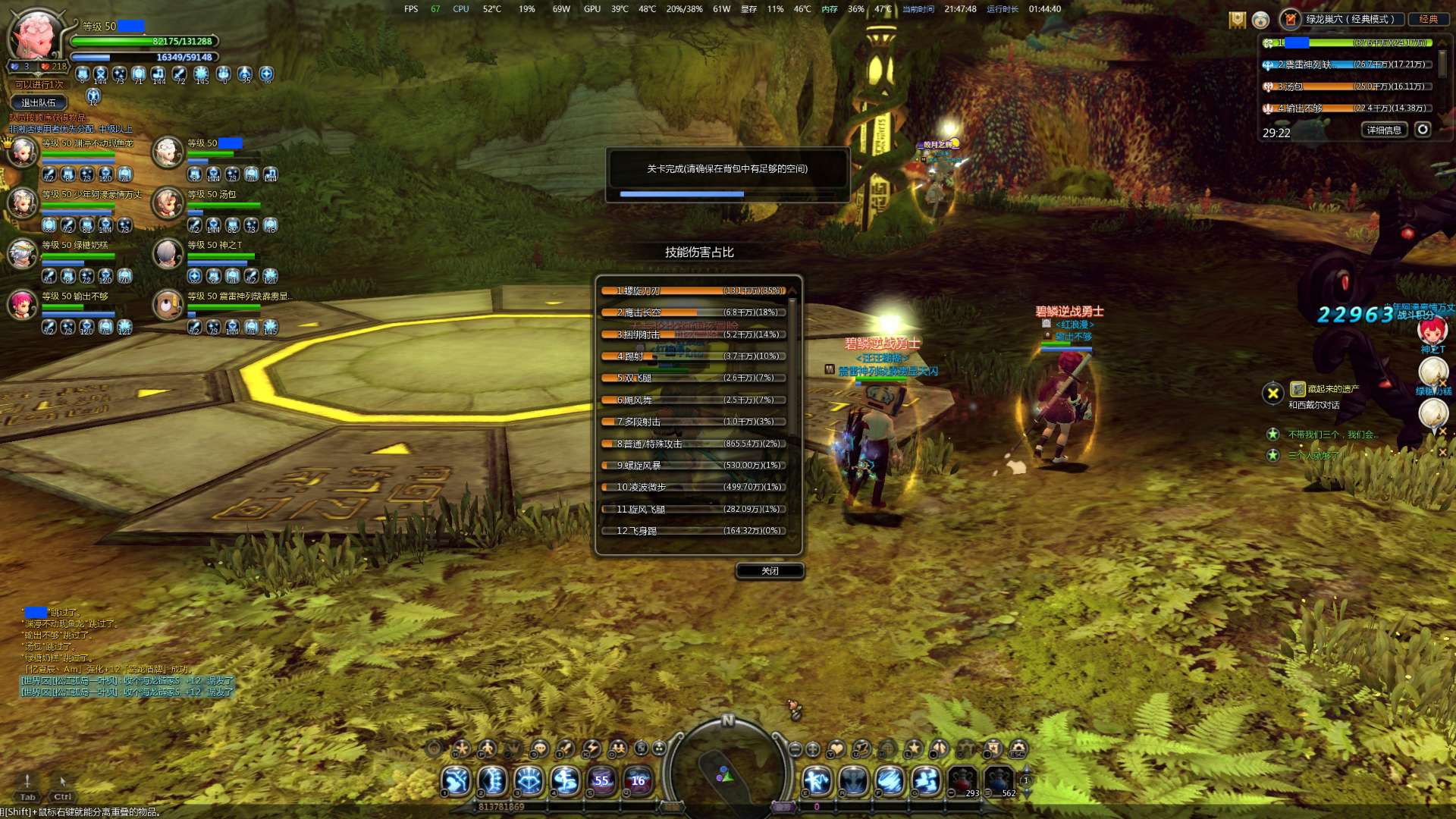Viewport: 1456px width, 819px height.
Task: Use the blue mana potion slot
Action: 999,781
